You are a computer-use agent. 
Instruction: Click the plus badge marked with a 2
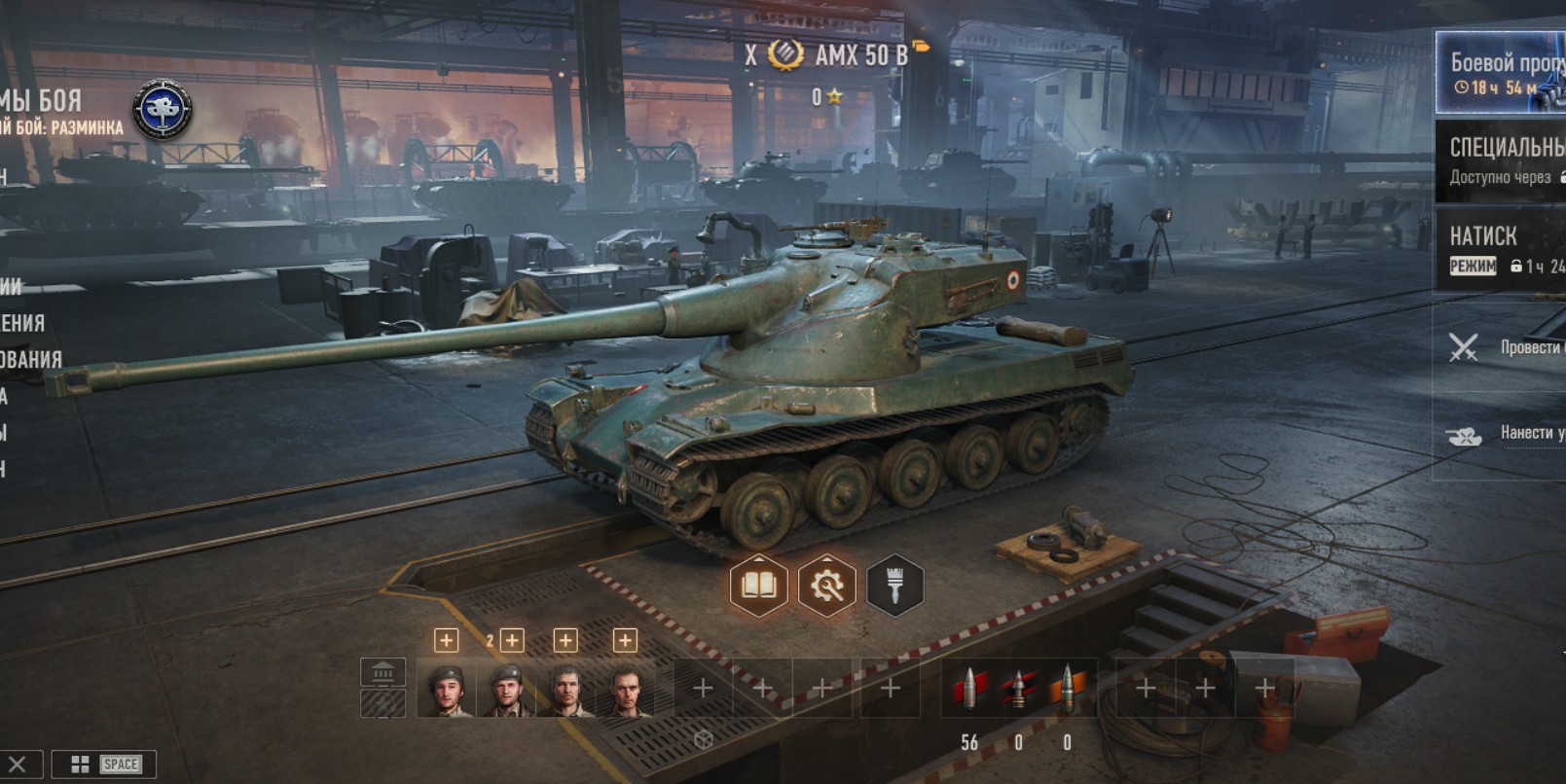tap(511, 640)
